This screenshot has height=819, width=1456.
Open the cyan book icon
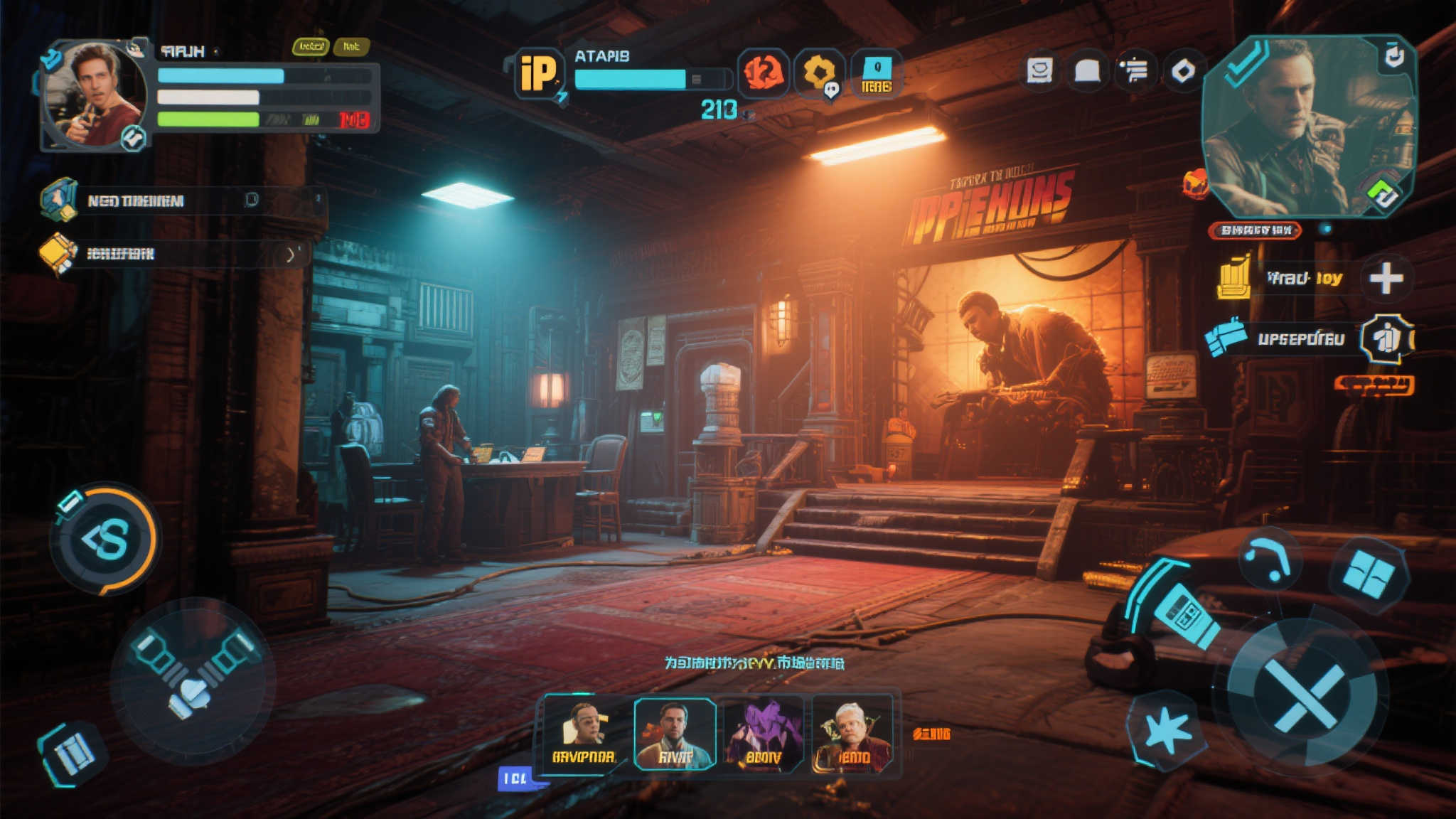[x=72, y=754]
